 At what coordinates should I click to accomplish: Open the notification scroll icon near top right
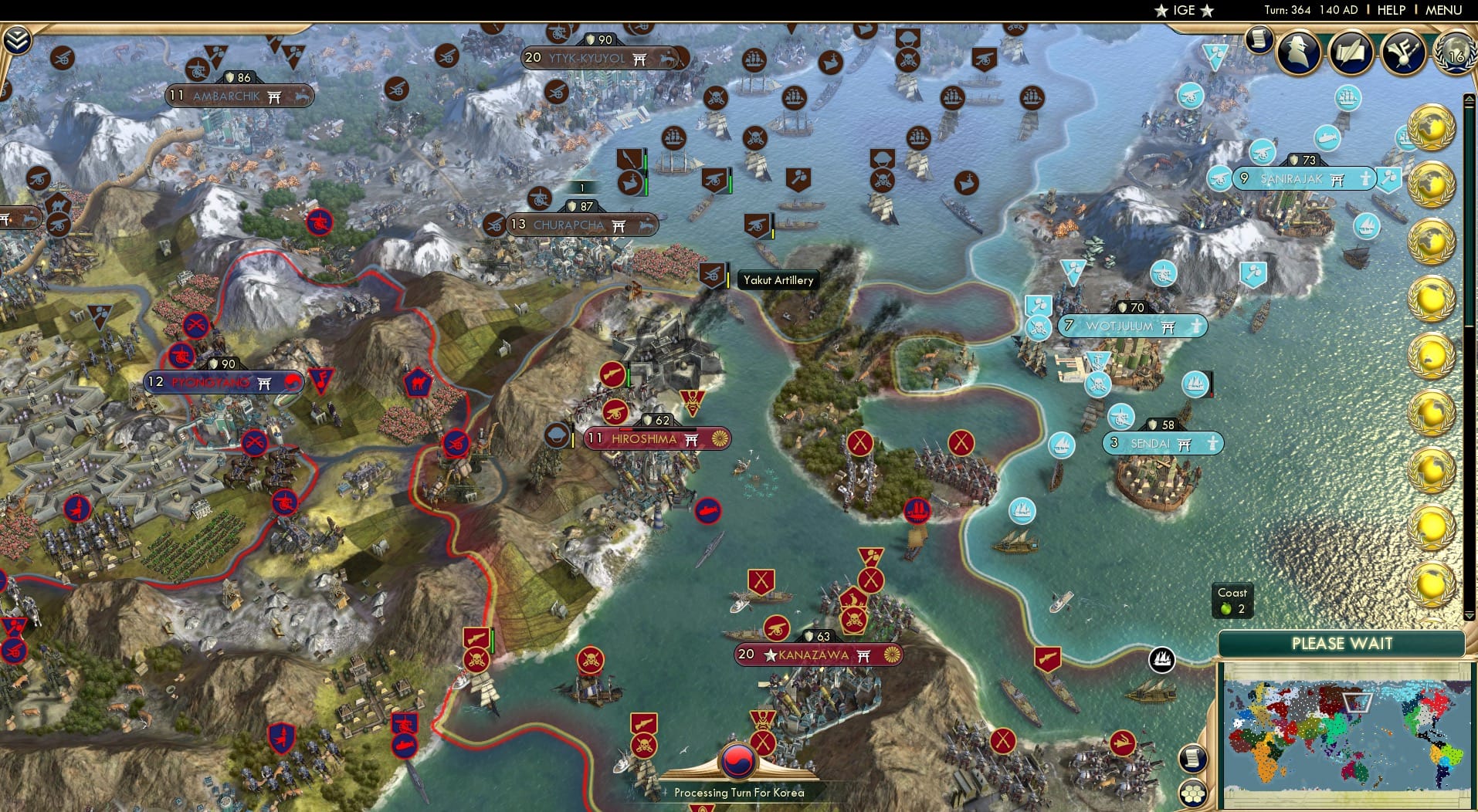[x=1259, y=40]
